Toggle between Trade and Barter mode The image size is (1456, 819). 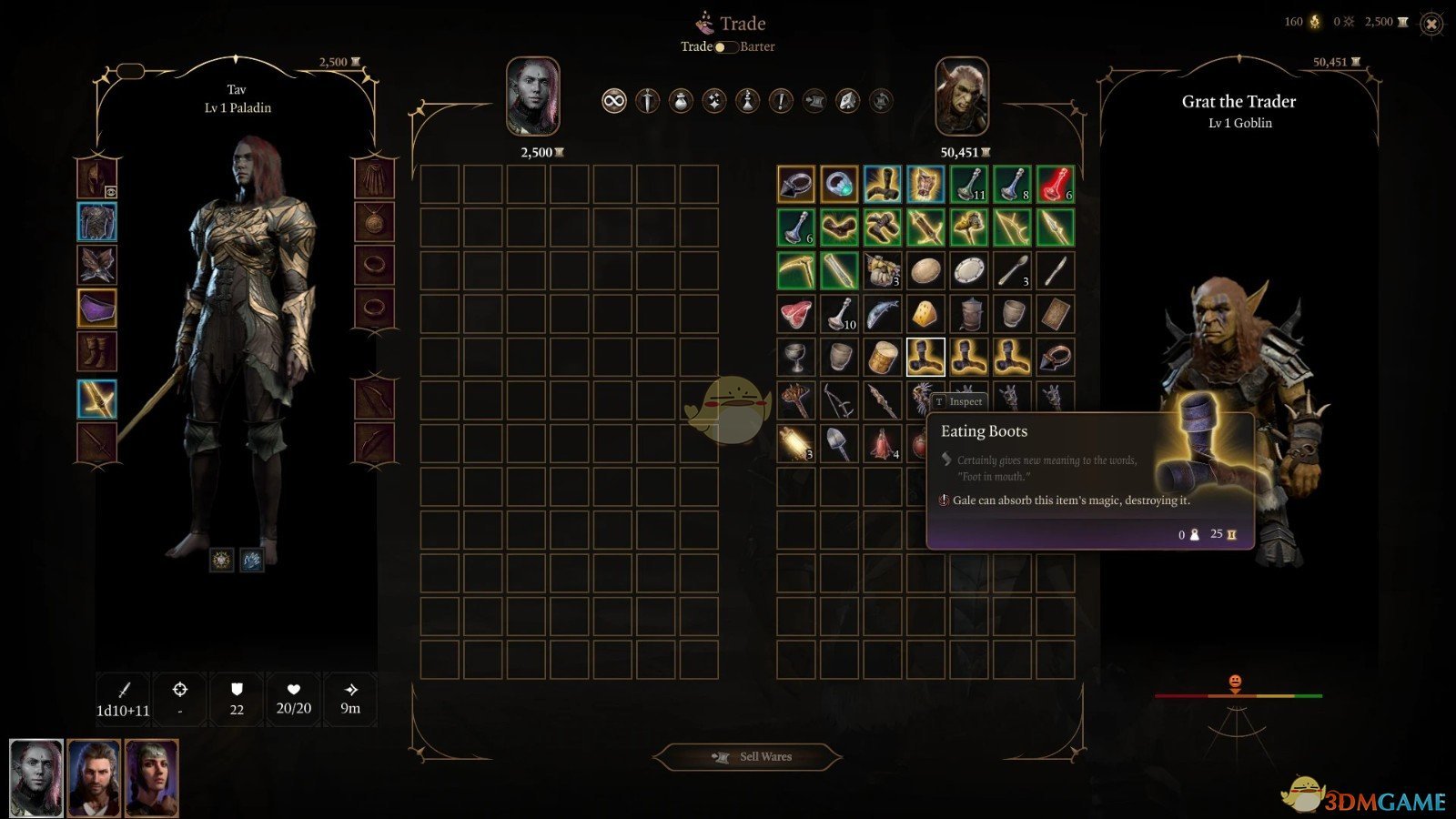[x=725, y=47]
